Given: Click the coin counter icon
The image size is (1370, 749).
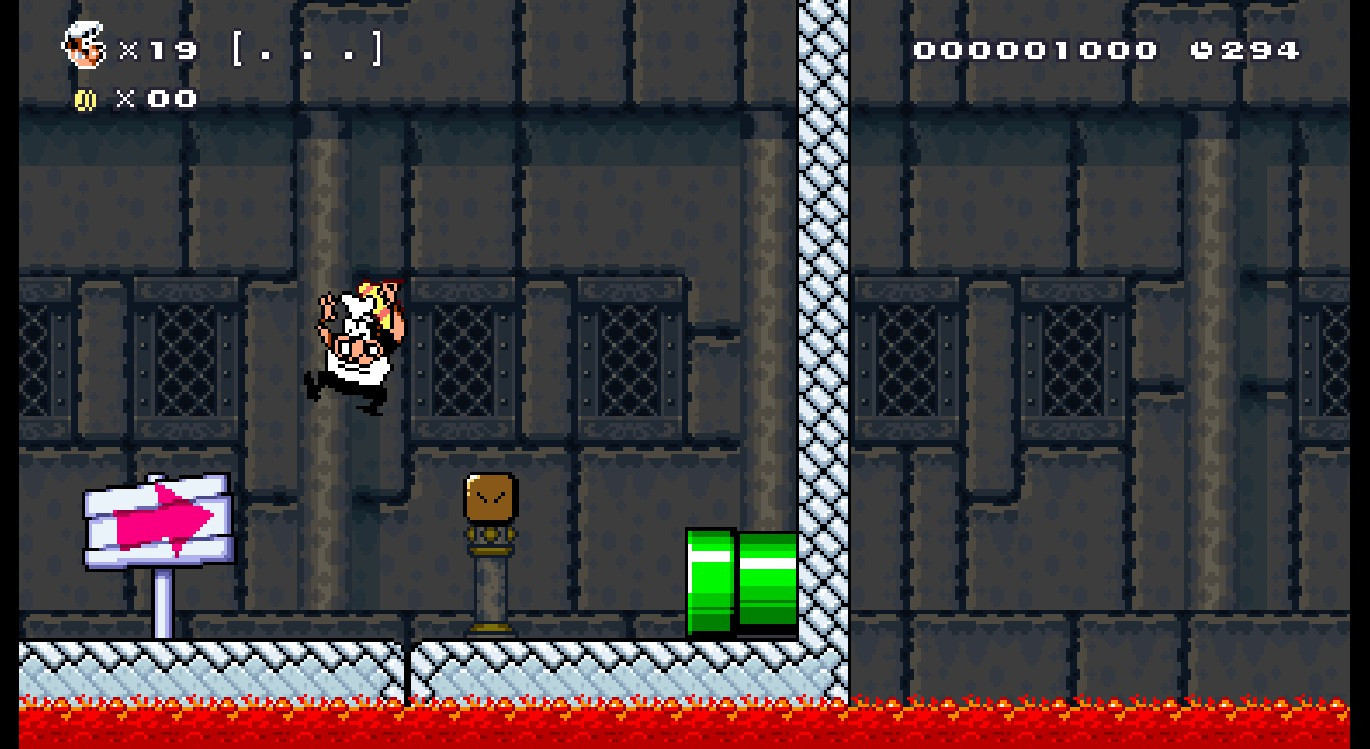Looking at the screenshot, I should pos(85,98).
